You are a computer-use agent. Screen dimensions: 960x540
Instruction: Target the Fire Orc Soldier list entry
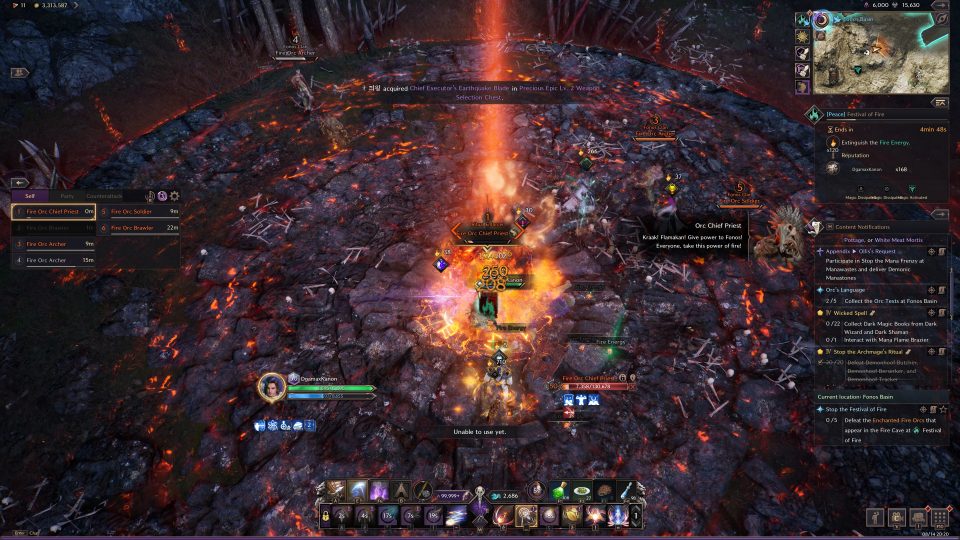click(x=140, y=212)
